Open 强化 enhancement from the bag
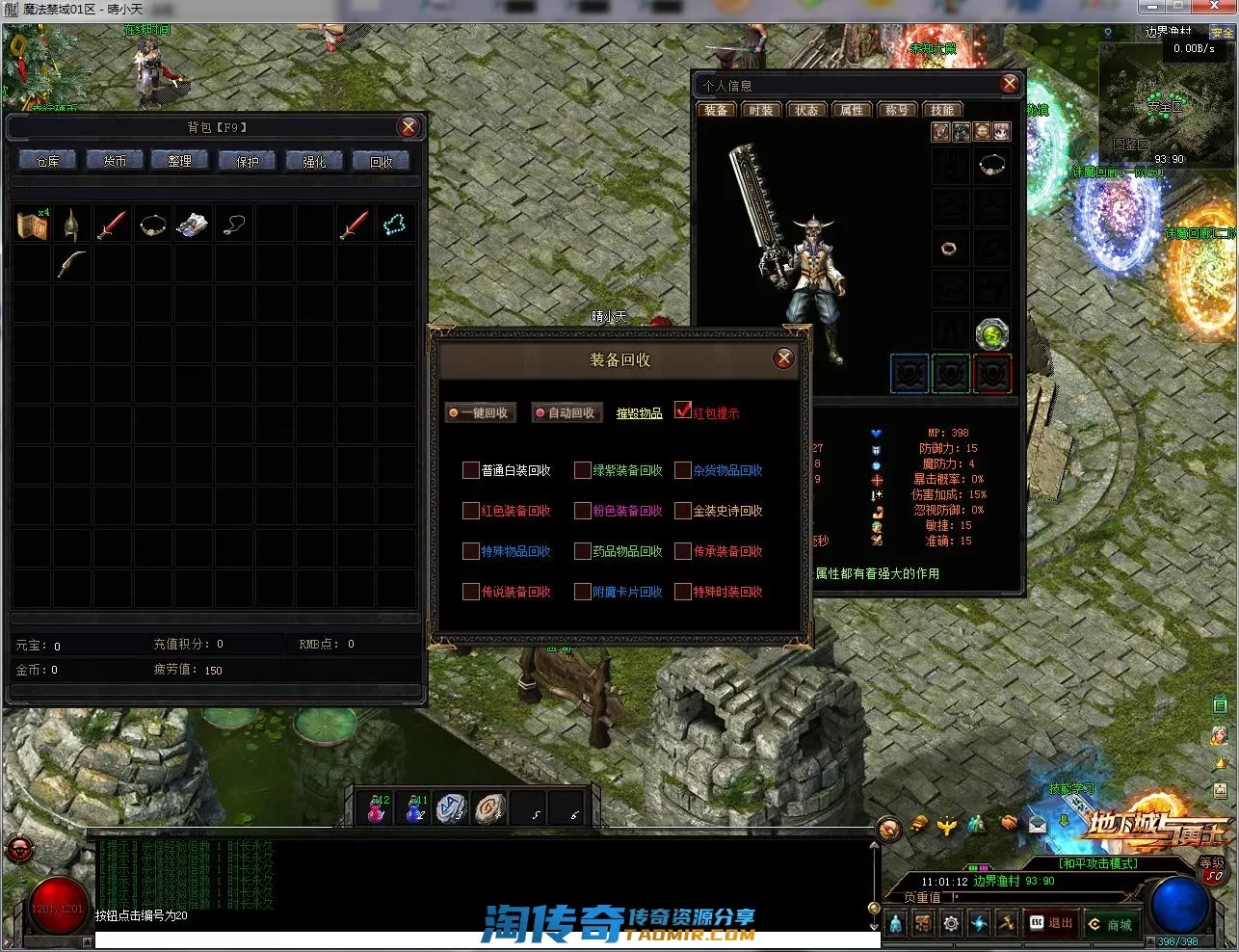 point(314,161)
